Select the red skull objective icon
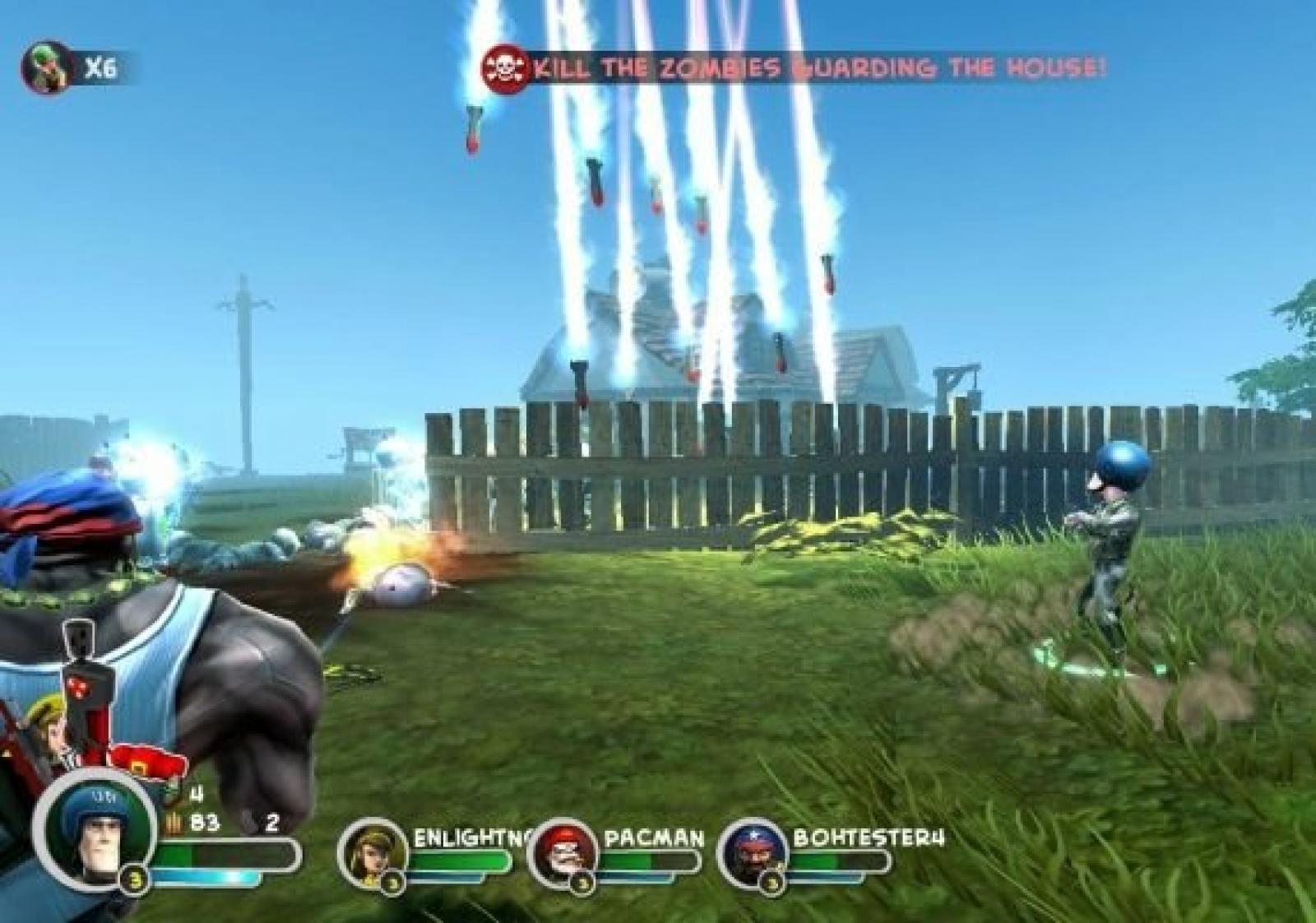Image resolution: width=1316 pixels, height=923 pixels. (x=506, y=68)
